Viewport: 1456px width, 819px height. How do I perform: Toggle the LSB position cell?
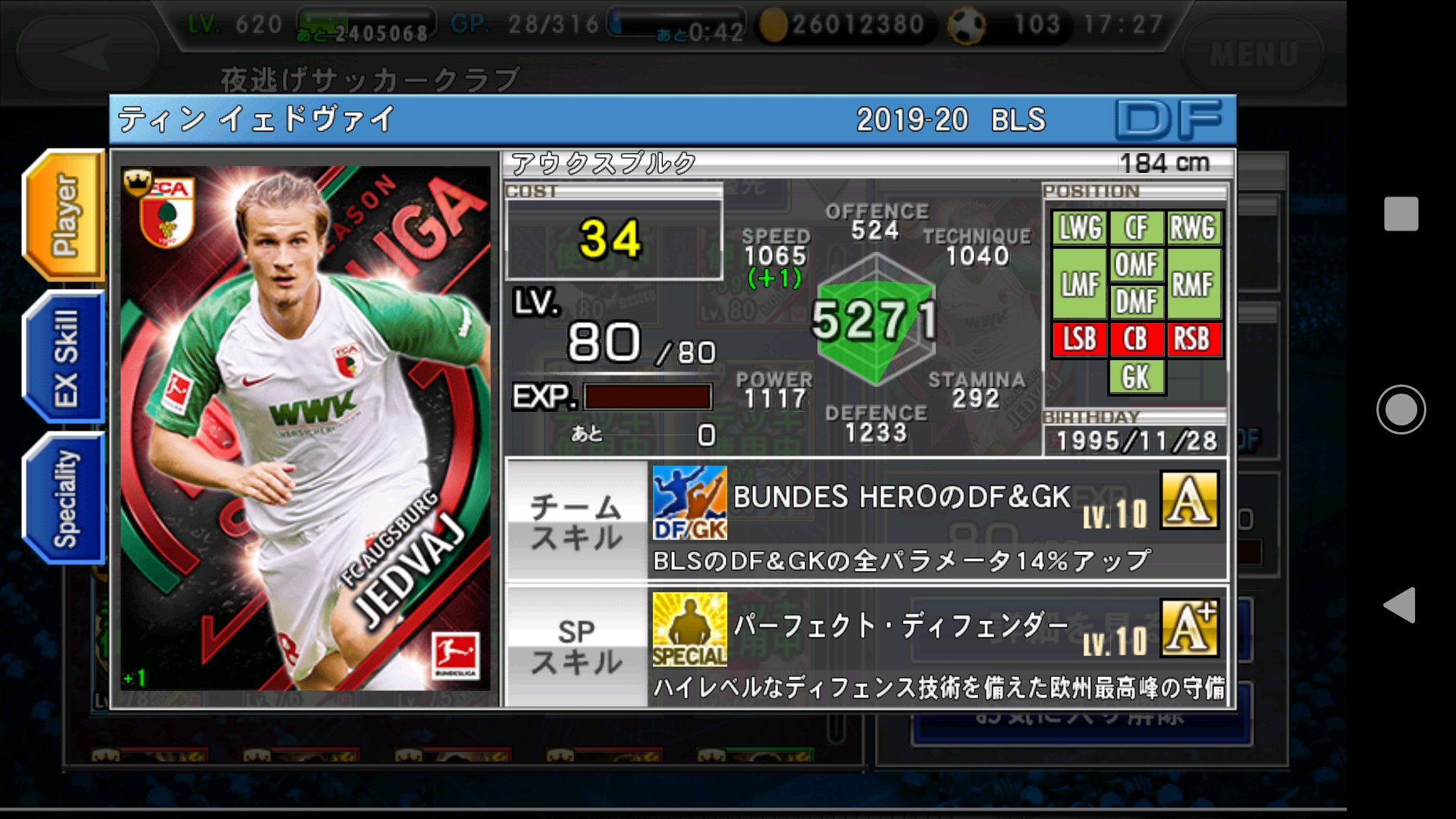(1079, 340)
